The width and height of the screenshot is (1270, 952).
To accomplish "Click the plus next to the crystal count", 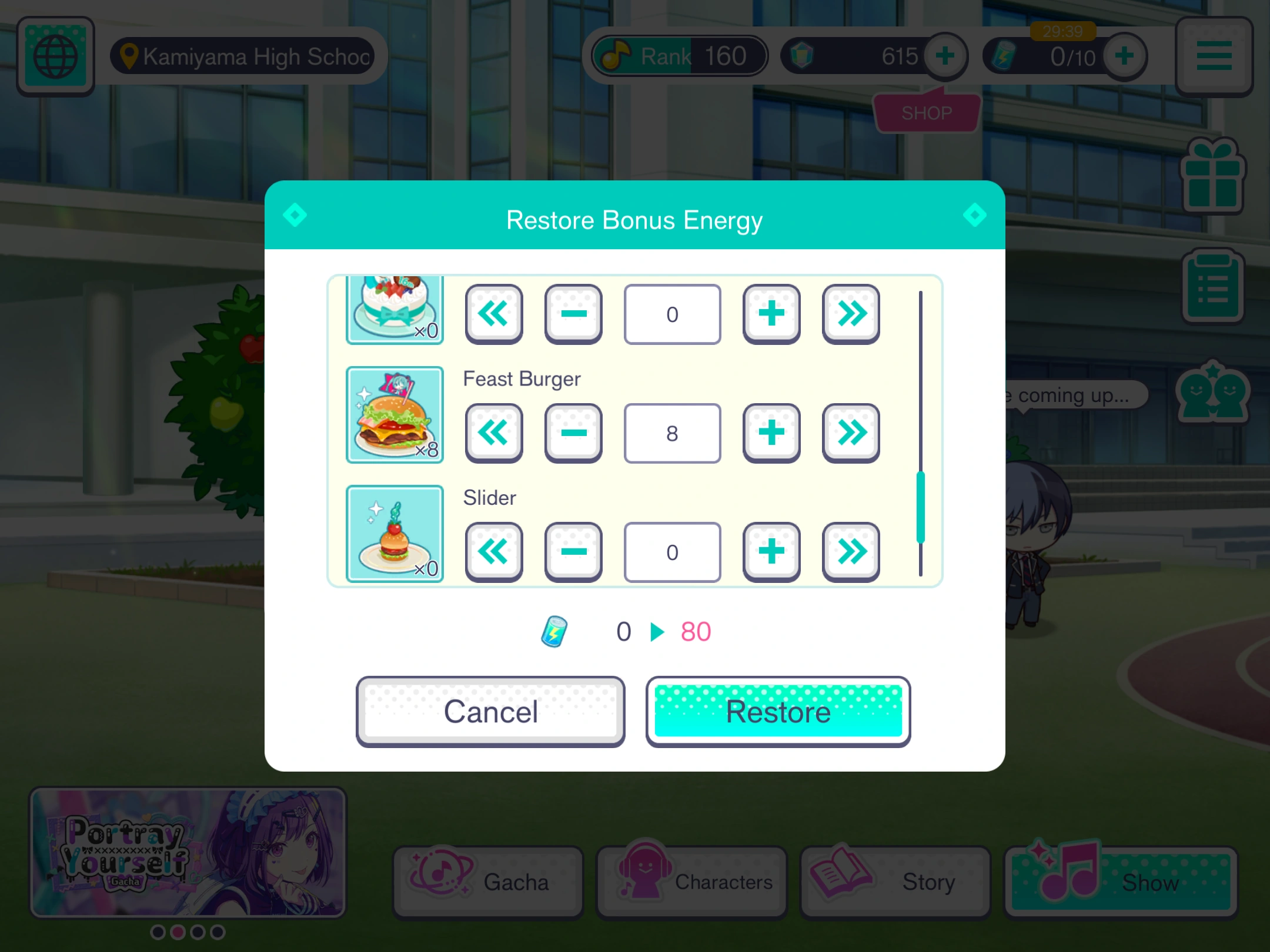I will (x=945, y=56).
